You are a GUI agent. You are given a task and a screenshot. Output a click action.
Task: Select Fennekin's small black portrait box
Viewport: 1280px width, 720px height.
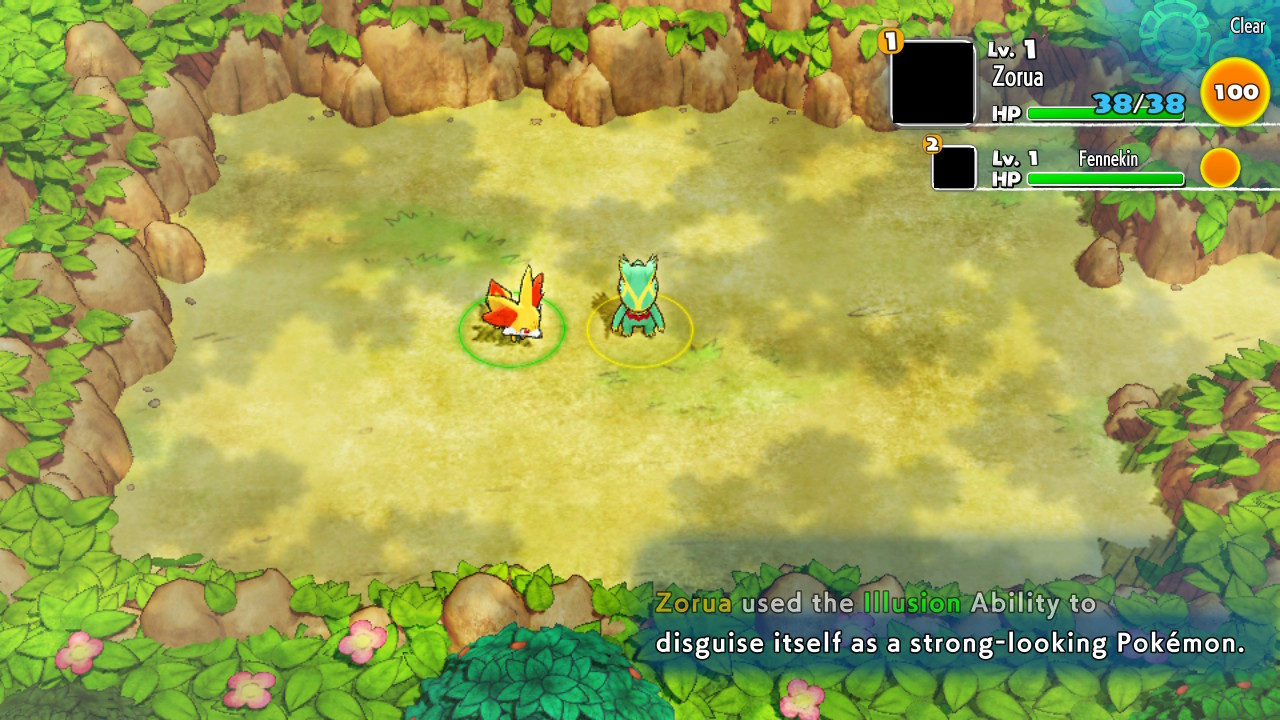tap(954, 168)
